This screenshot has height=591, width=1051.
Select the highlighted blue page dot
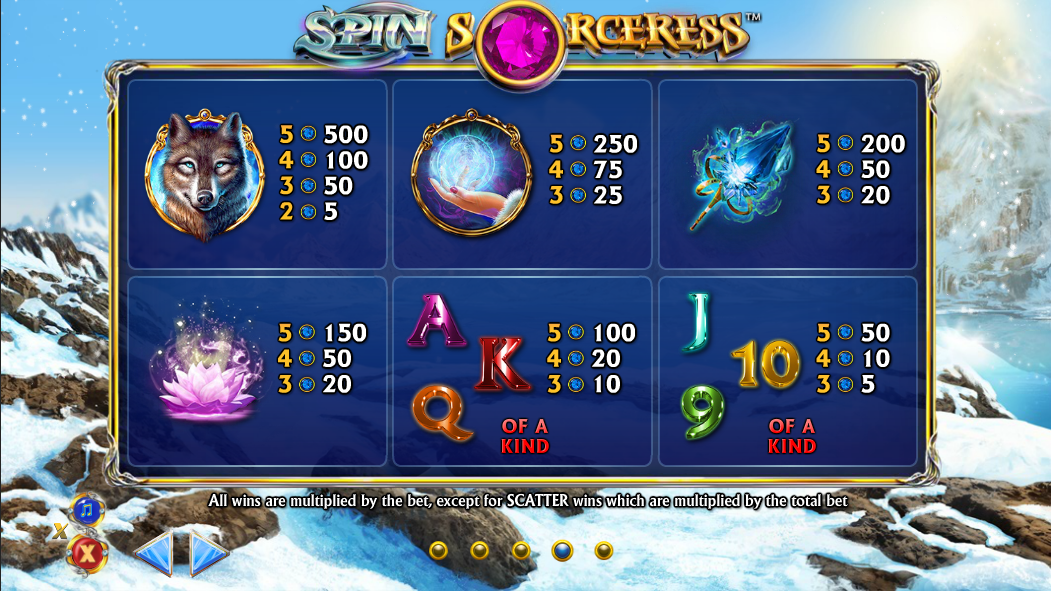point(562,550)
